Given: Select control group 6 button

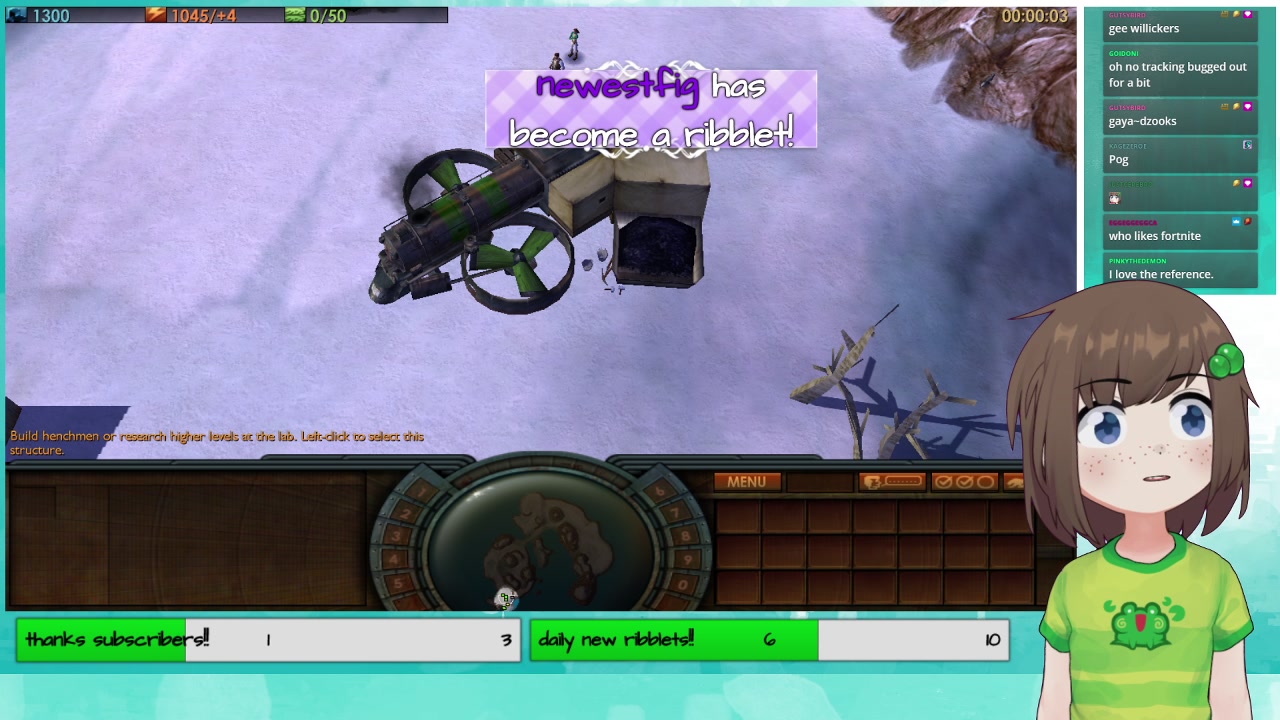Looking at the screenshot, I should point(659,490).
